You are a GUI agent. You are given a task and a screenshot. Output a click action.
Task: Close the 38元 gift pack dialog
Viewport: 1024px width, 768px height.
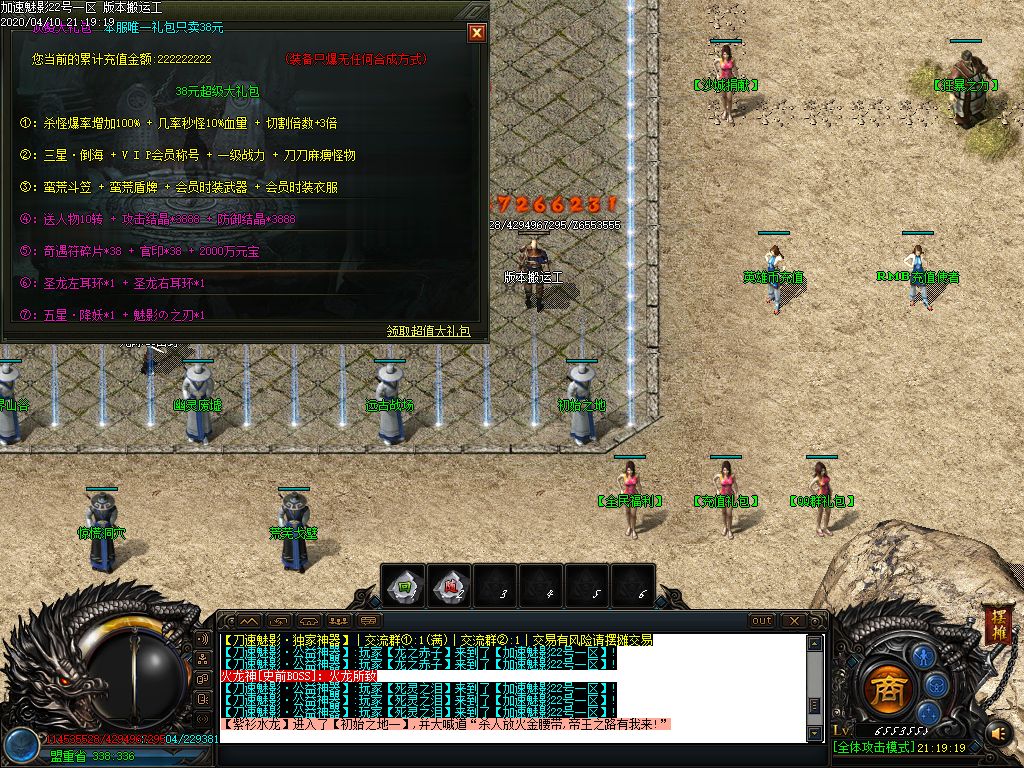point(477,32)
